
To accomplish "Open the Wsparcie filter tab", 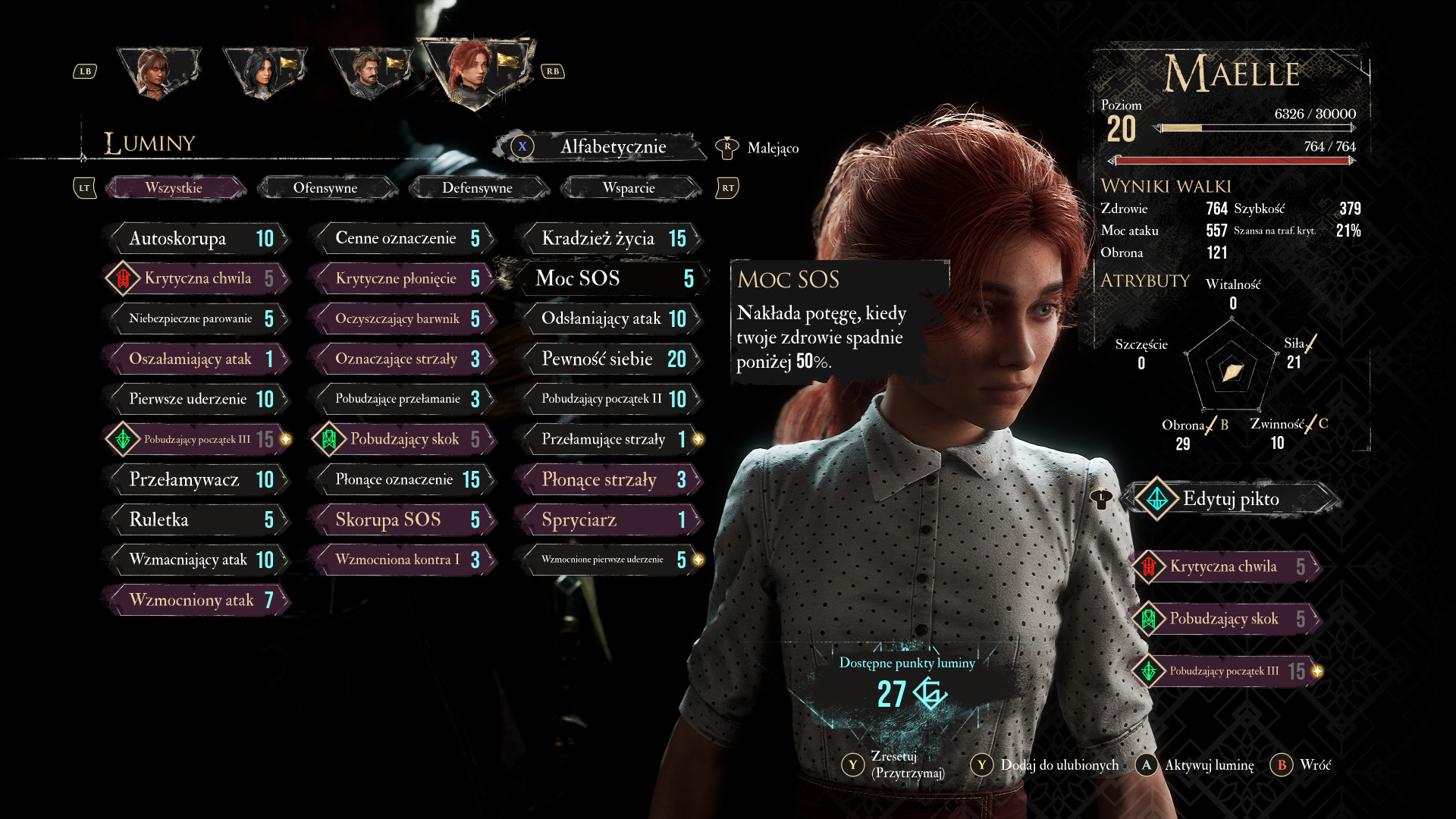I will coord(629,188).
